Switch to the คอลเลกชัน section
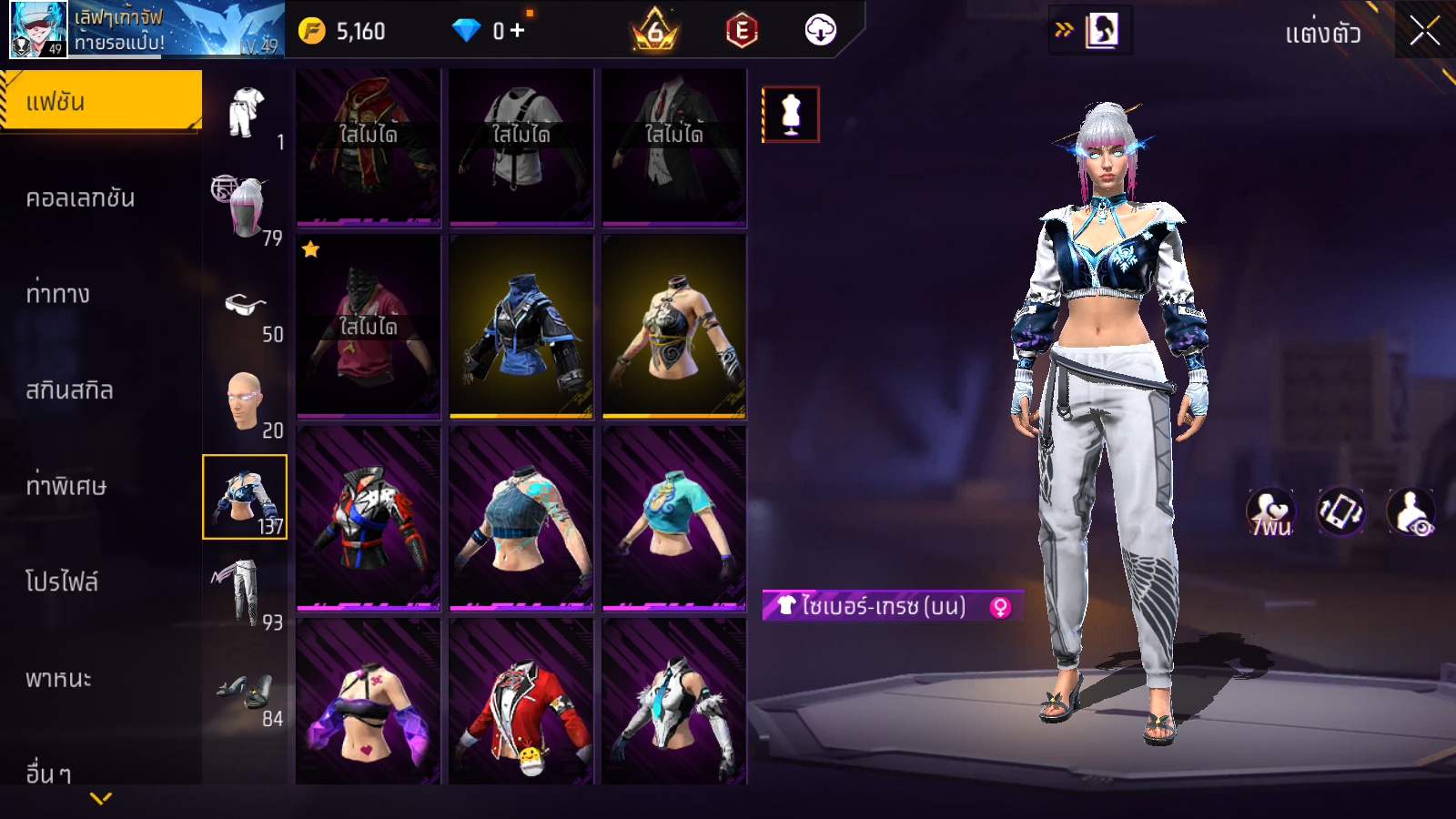This screenshot has height=819, width=1456. (80, 197)
